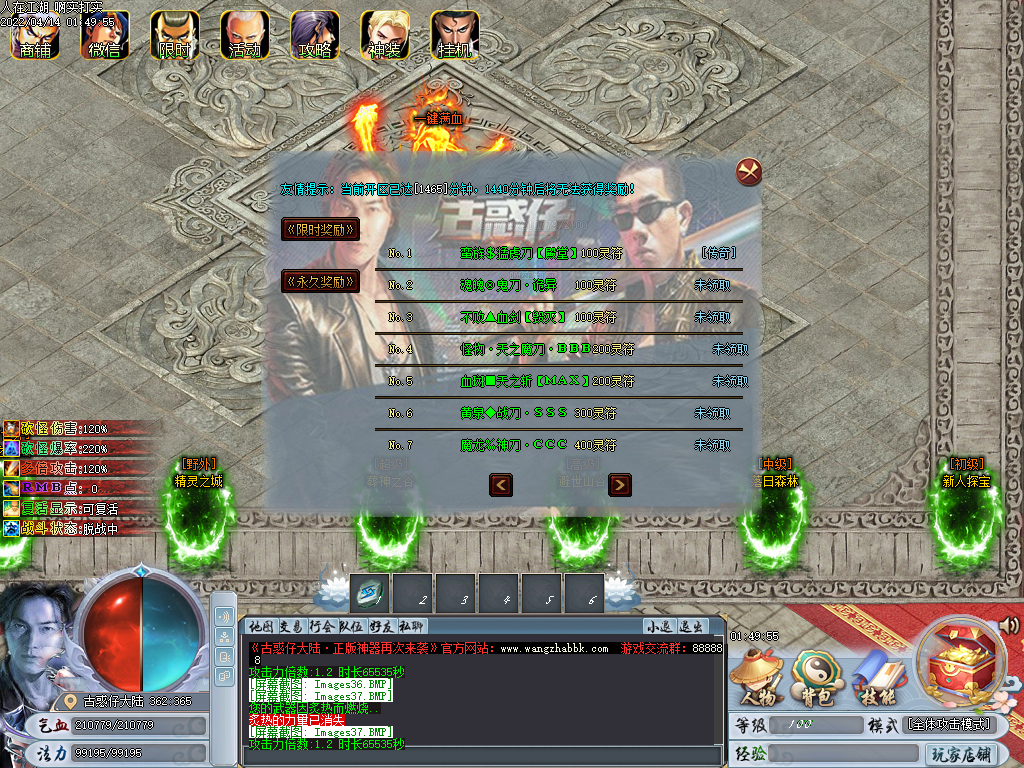Open the 神装 divine gear icon
The width and height of the screenshot is (1024, 768).
point(385,35)
